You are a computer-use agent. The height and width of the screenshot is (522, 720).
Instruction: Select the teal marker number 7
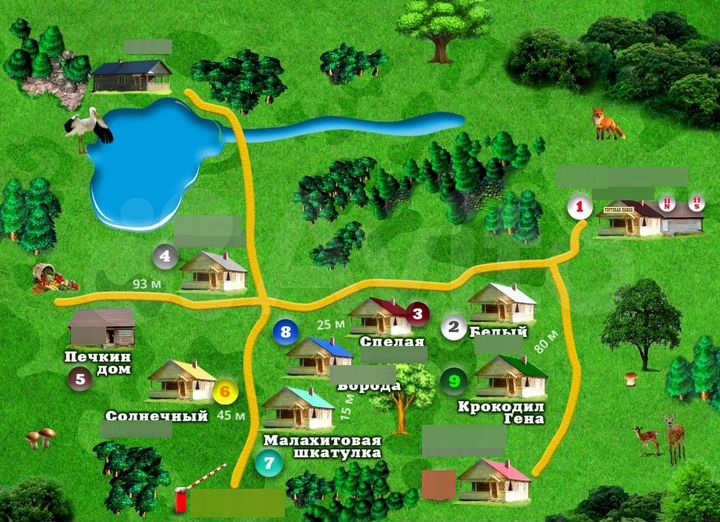267,462
